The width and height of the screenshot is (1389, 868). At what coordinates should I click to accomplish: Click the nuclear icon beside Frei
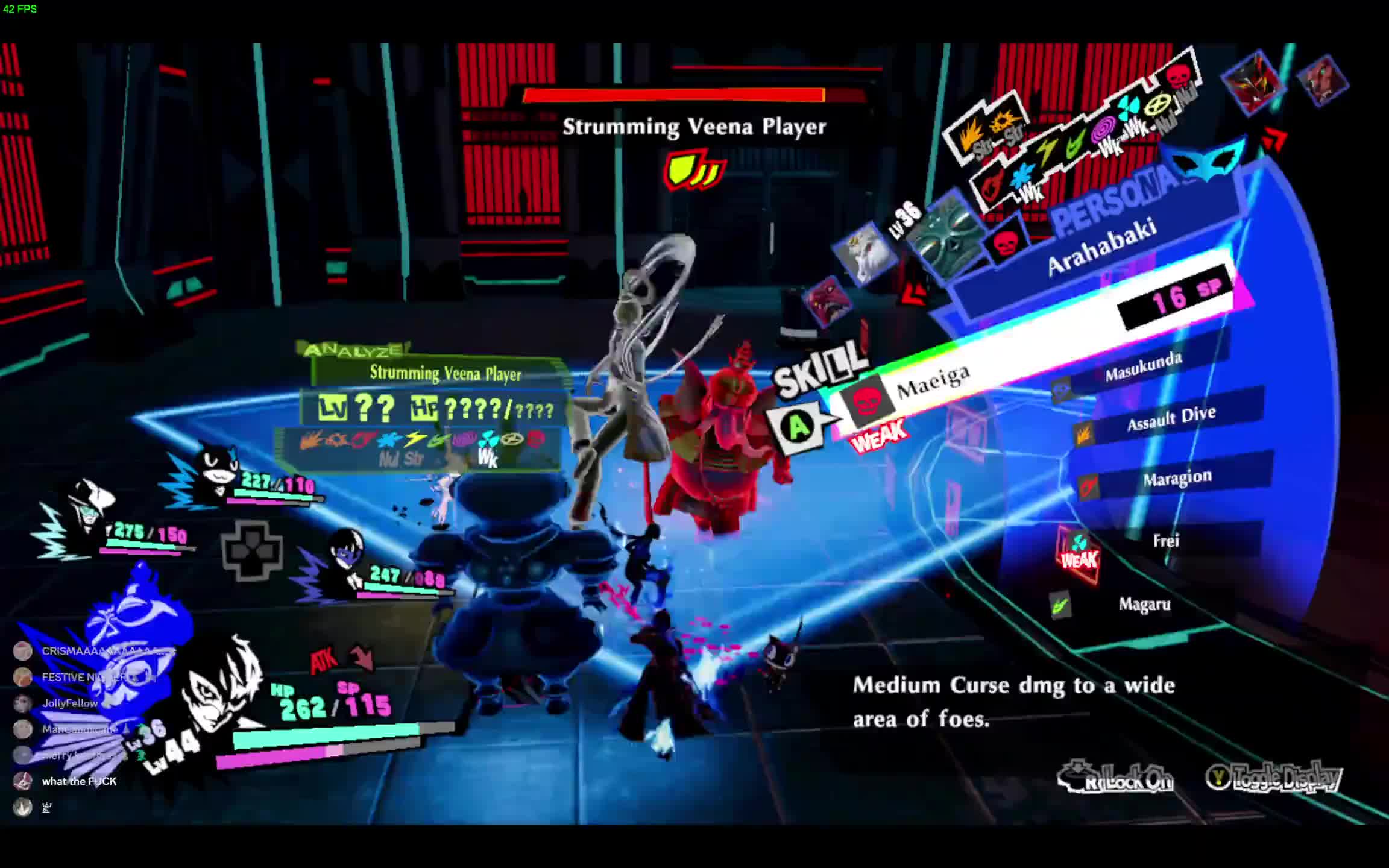coord(1079,541)
